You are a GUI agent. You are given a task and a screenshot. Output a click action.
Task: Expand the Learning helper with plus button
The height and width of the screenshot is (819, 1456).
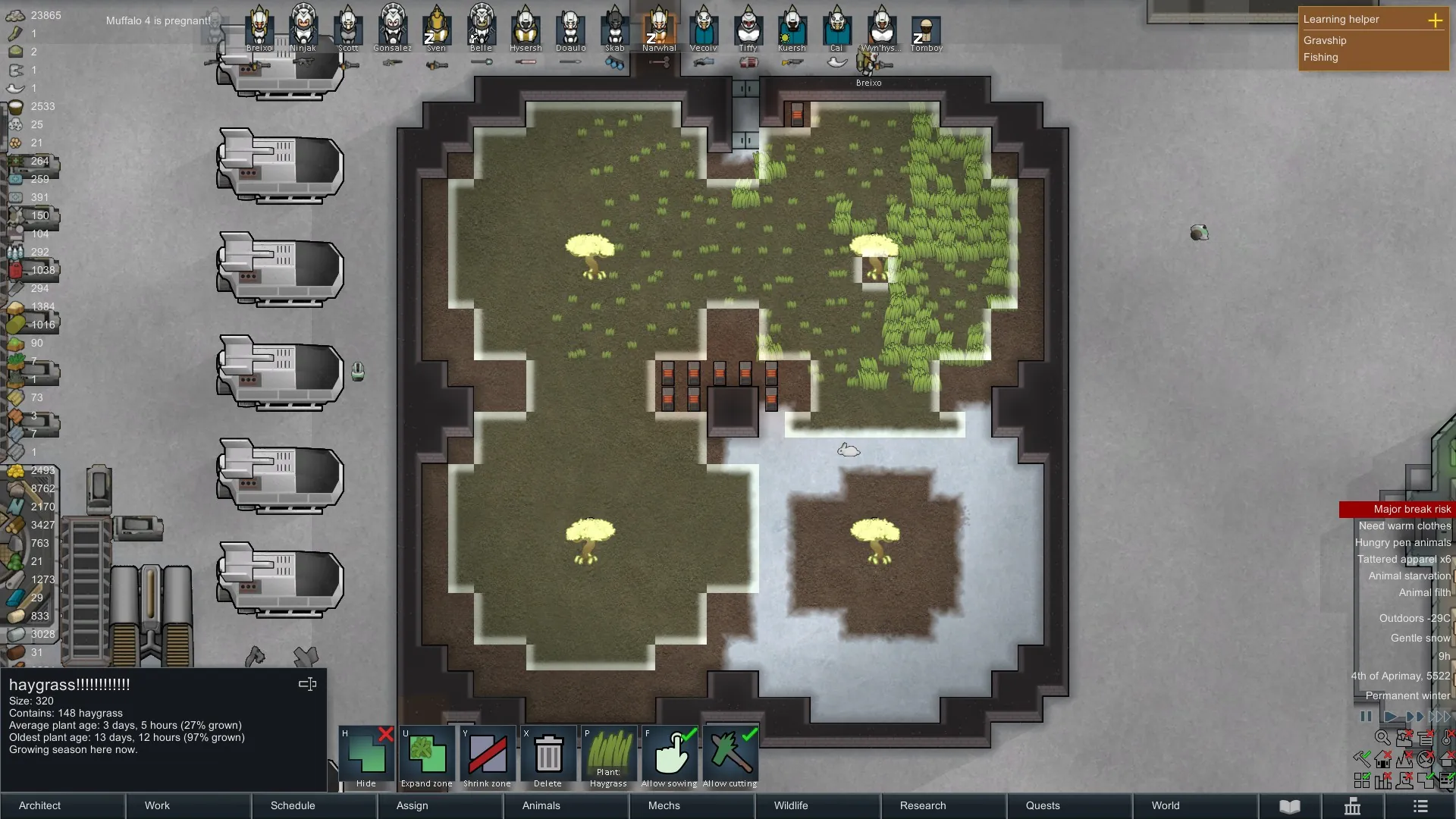click(x=1435, y=20)
